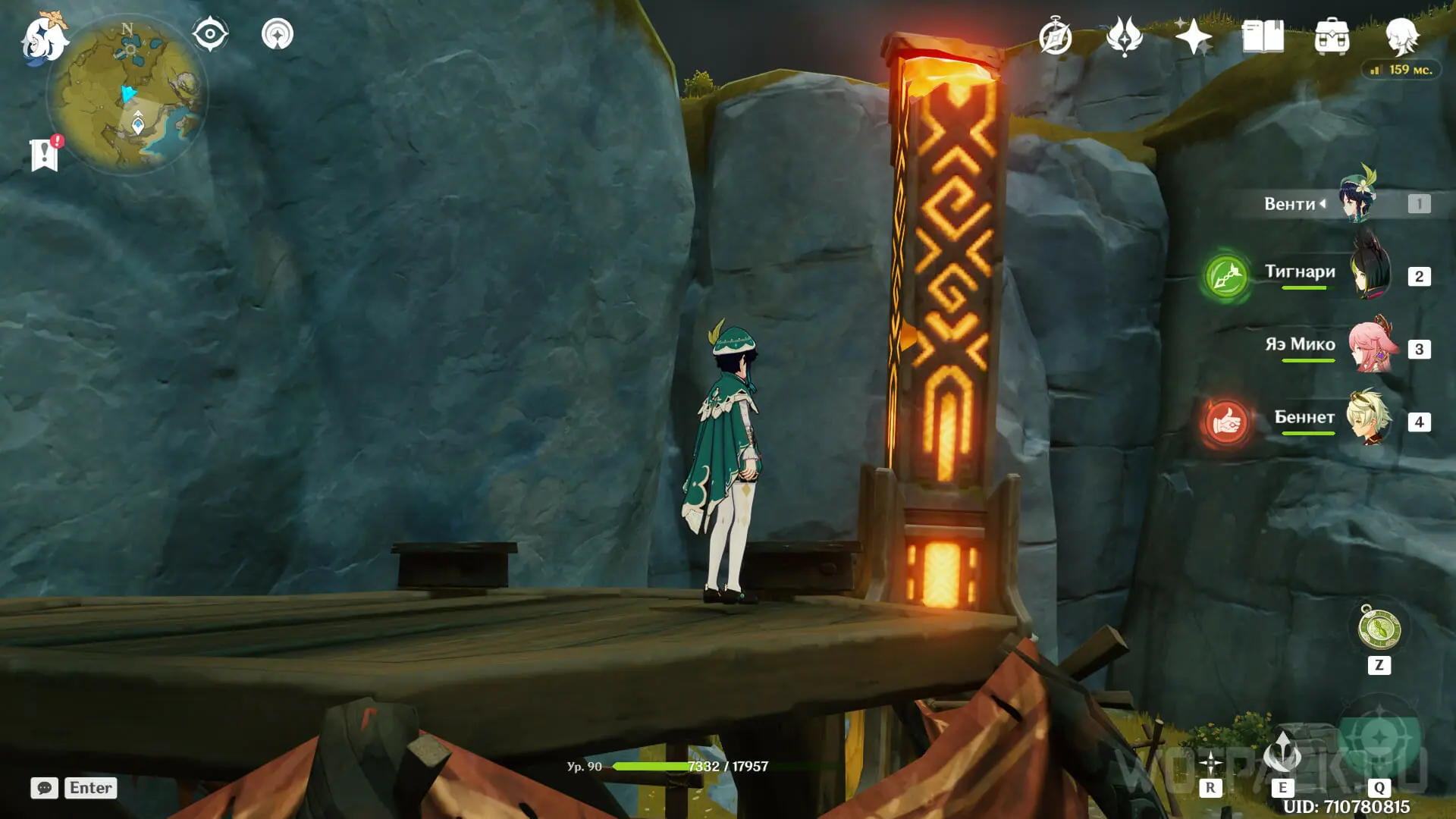Toggle the elemental sight eye icon
Image resolution: width=1456 pixels, height=819 pixels.
click(210, 34)
